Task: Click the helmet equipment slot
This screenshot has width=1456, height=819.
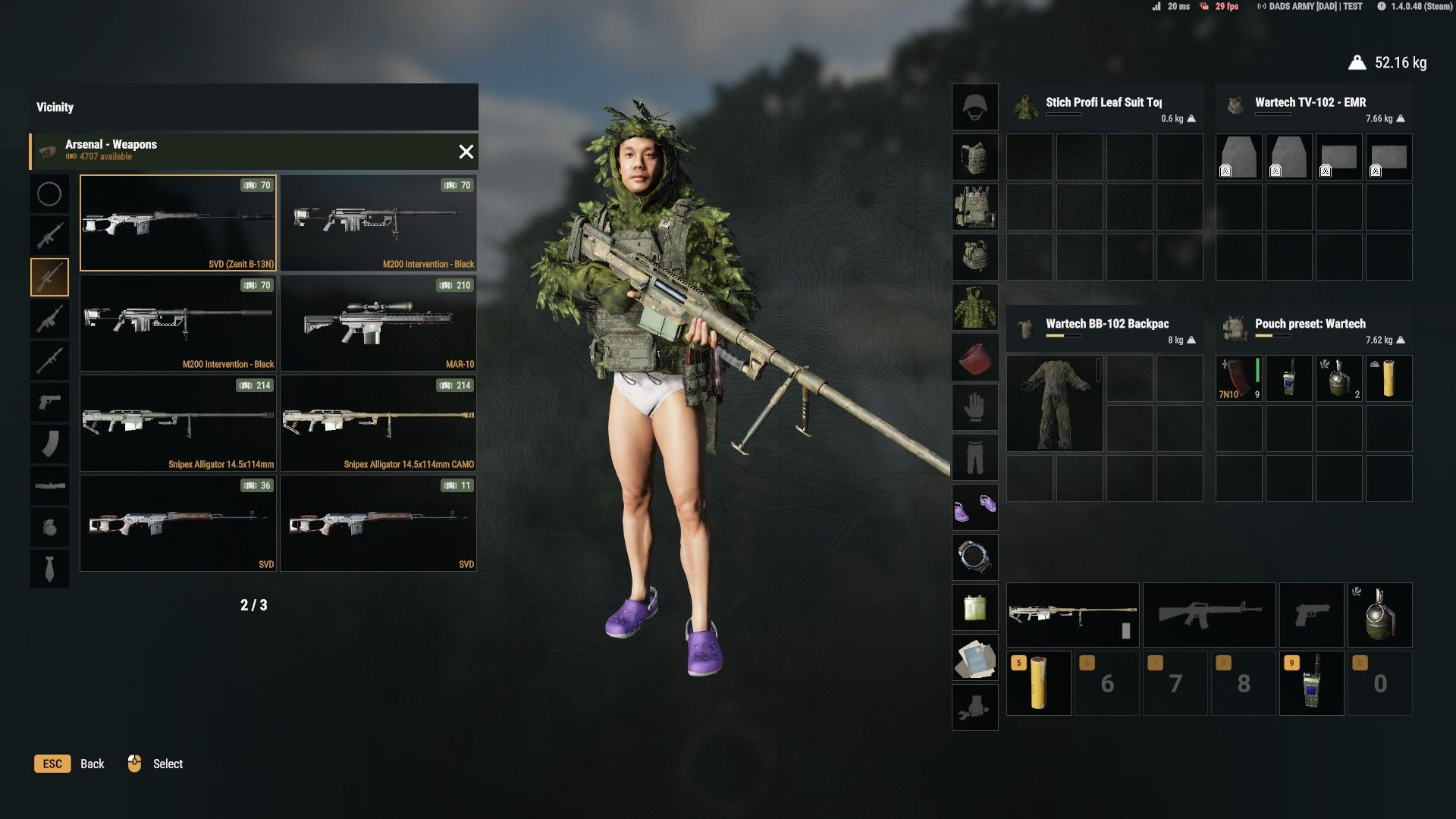Action: pos(974,107)
